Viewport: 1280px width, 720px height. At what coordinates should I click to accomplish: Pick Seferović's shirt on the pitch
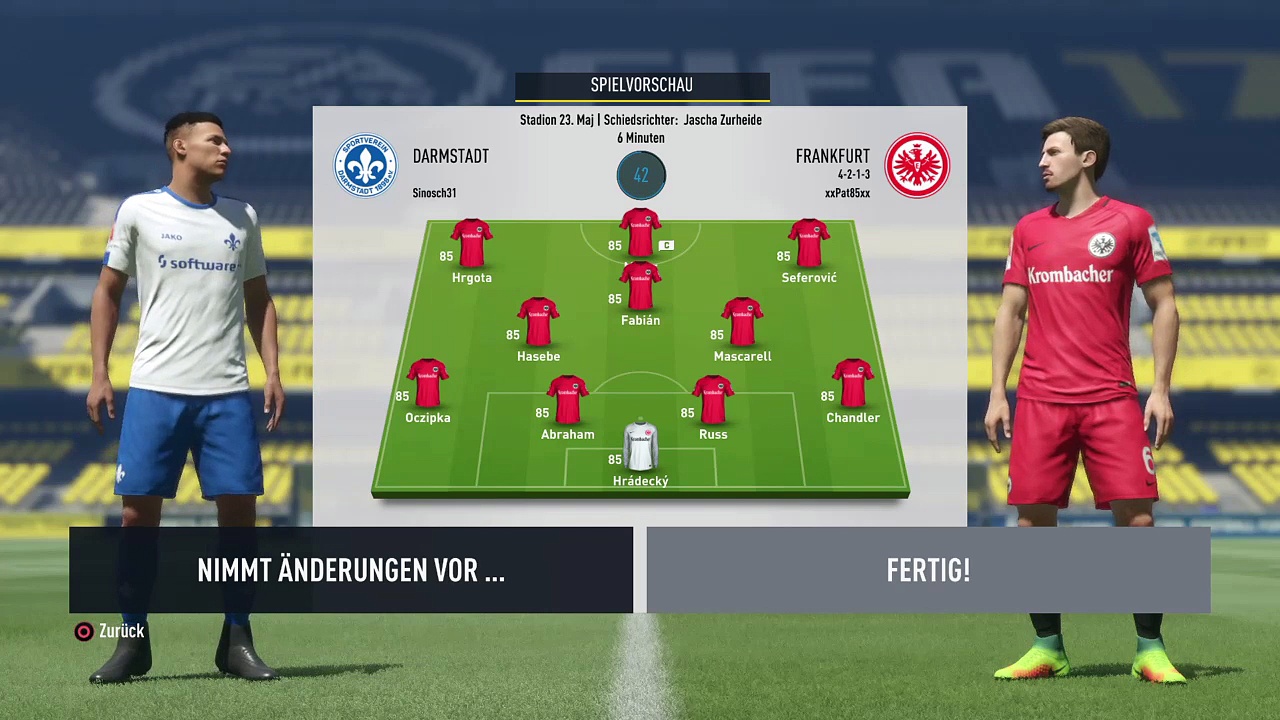(x=808, y=244)
